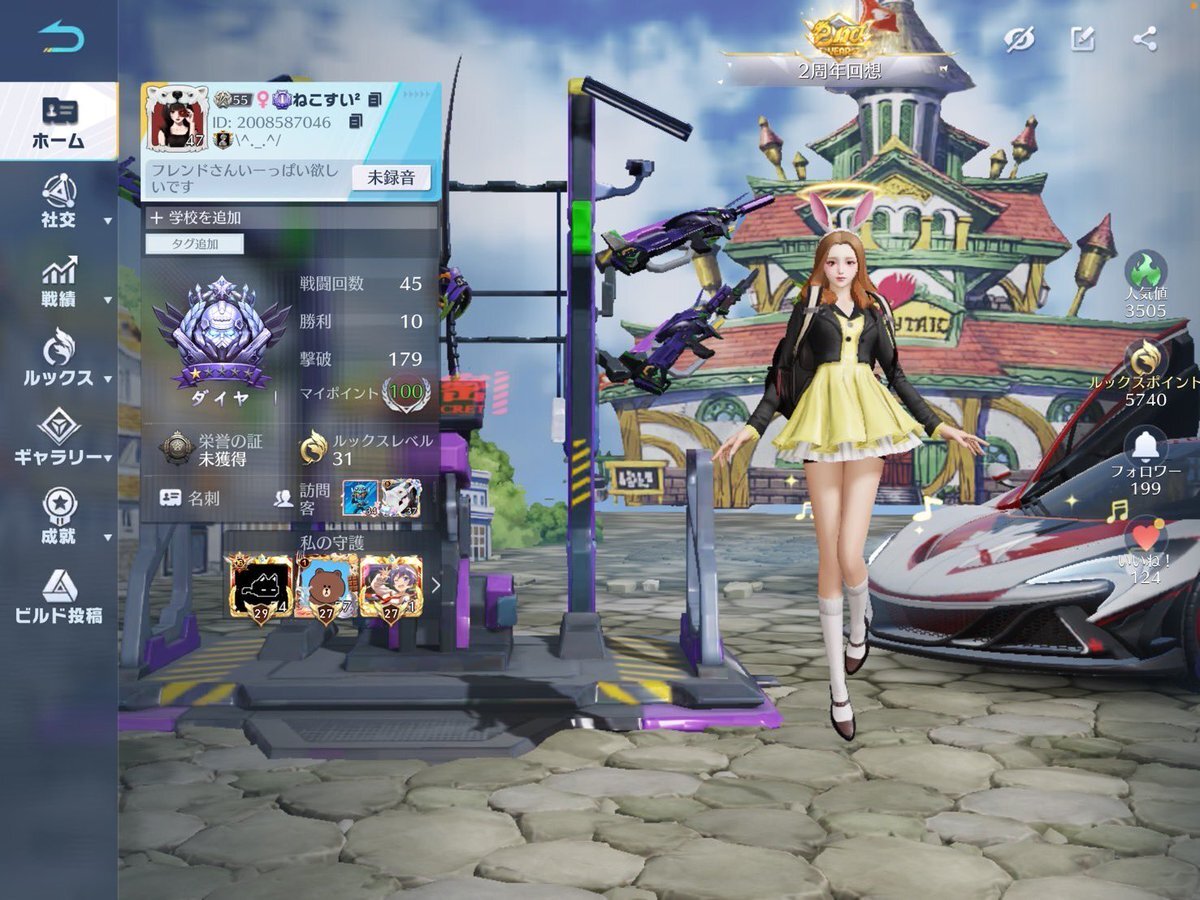1200x900 pixels.
Task: Open the 戦績 stats tab
Action: point(59,282)
